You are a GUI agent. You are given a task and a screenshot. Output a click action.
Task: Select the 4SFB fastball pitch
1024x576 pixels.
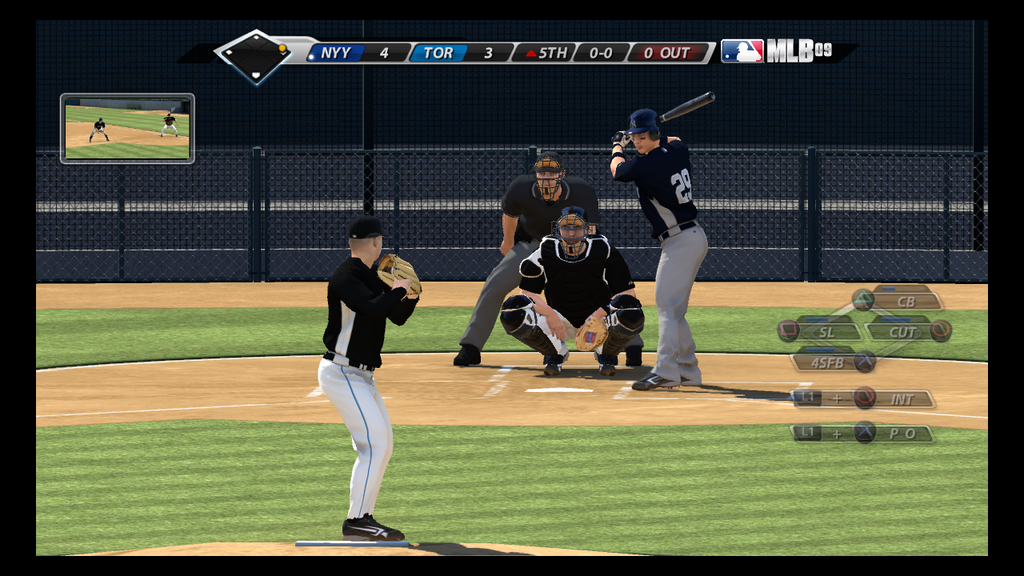828,362
